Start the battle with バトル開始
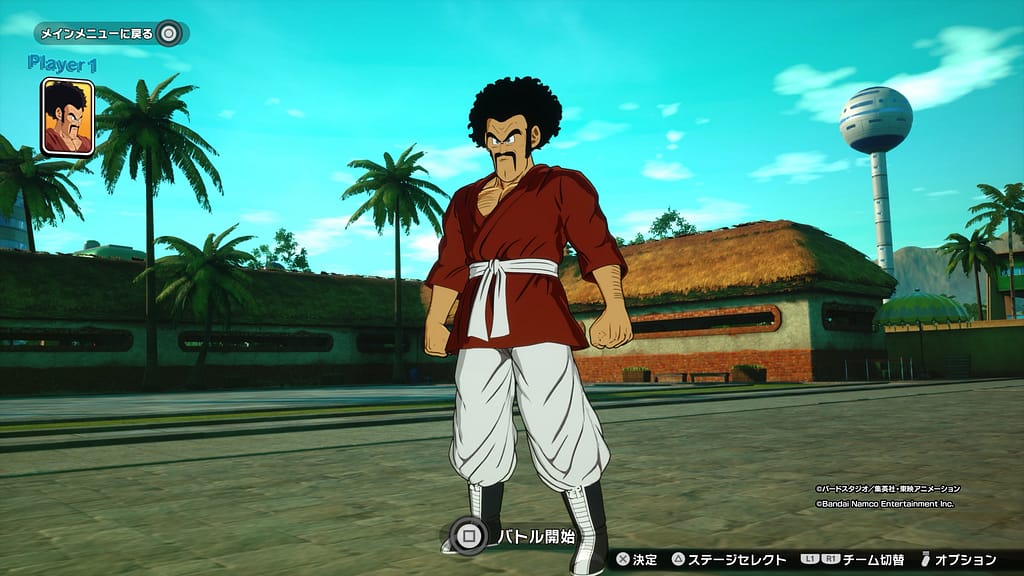 (x=513, y=537)
